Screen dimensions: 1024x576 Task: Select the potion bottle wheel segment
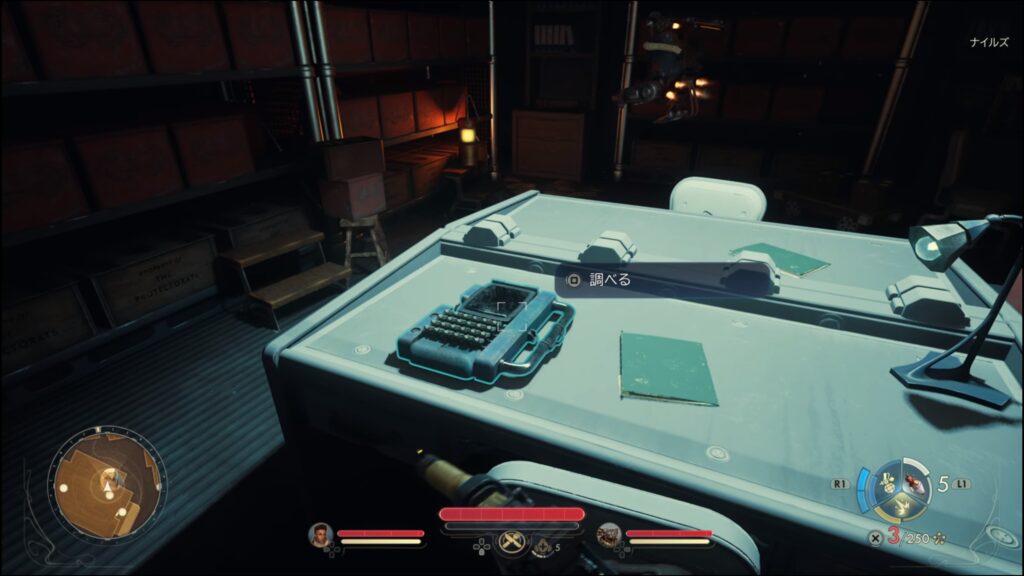tap(912, 483)
